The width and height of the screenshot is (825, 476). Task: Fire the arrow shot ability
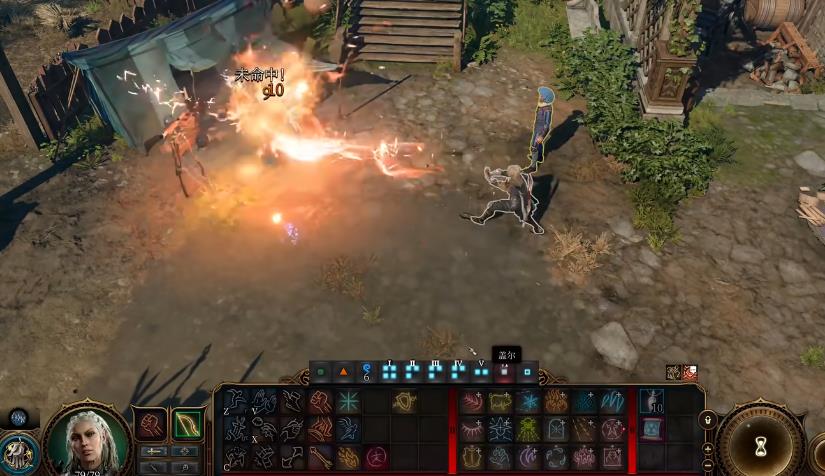tap(319, 457)
